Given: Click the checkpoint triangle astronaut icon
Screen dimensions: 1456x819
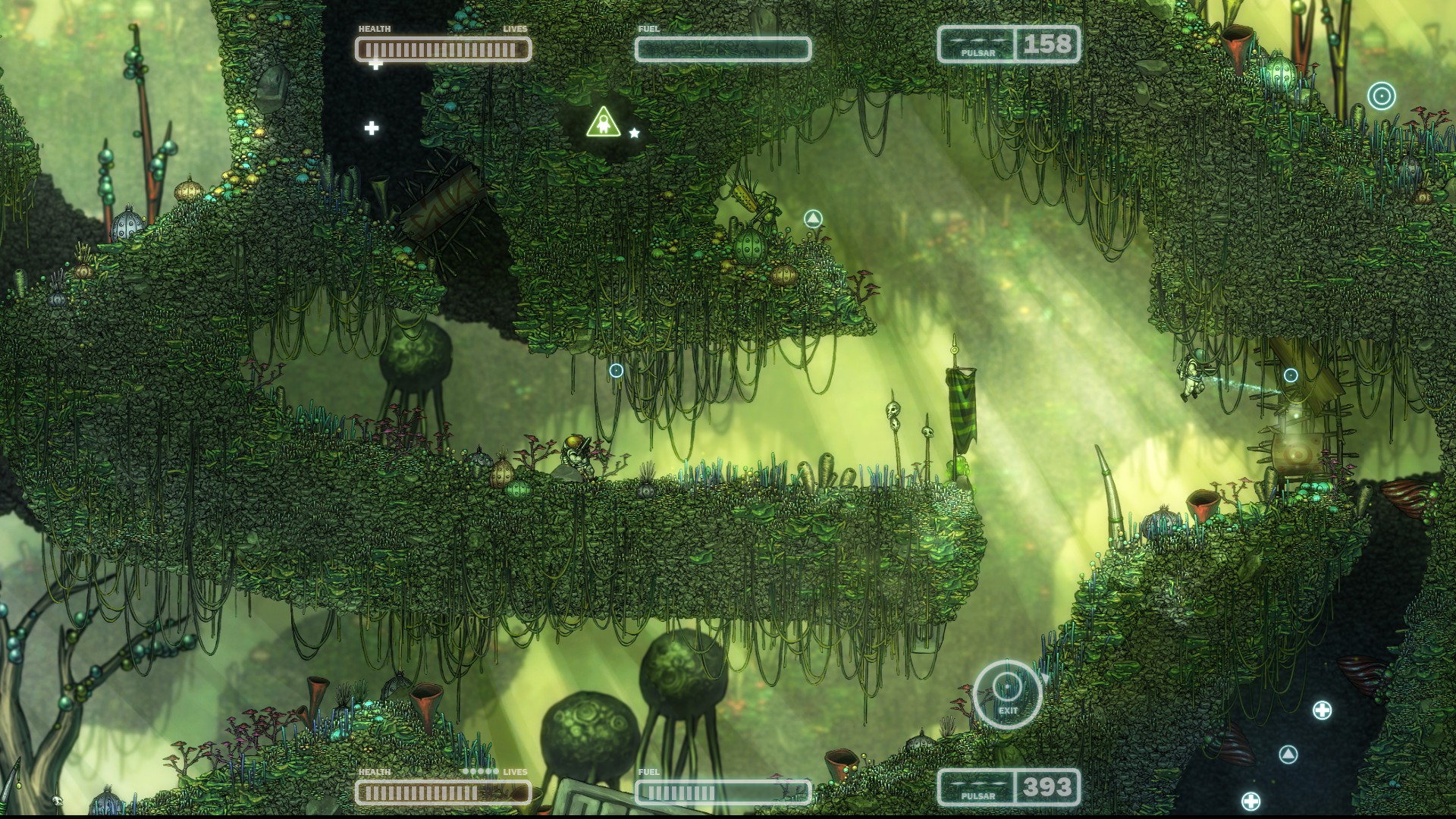Looking at the screenshot, I should (x=603, y=121).
